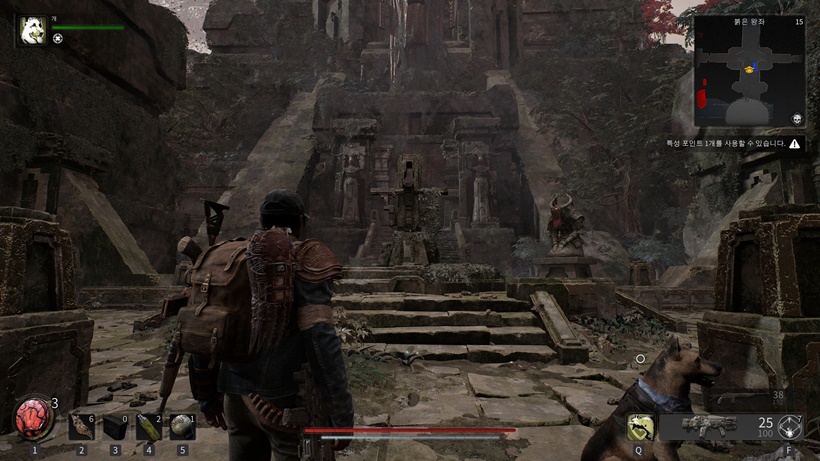The image size is (820, 461).
Task: Select the red relic heart slot
Action: coord(34,417)
